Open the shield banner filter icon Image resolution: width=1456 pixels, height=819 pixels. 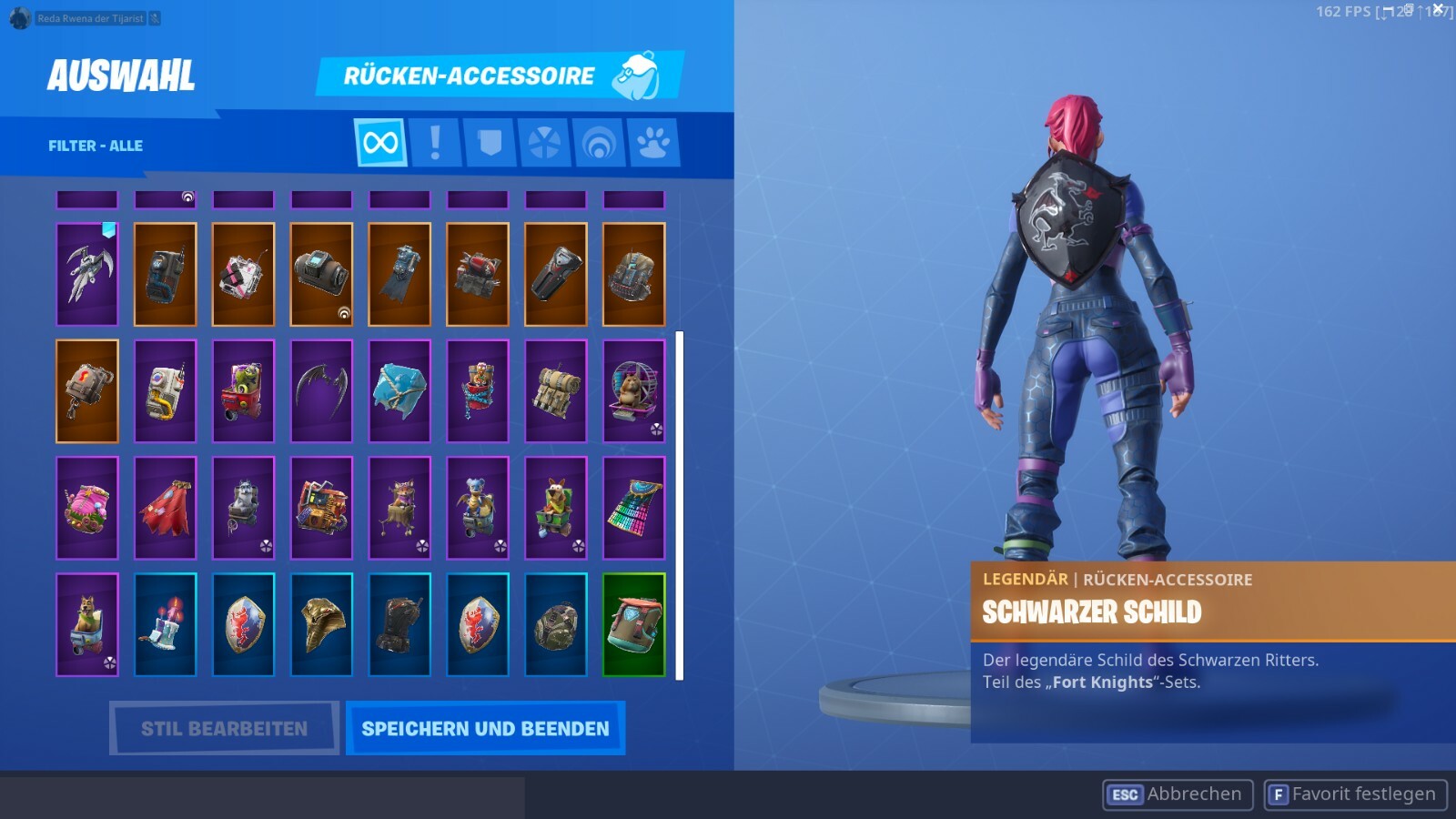tap(490, 142)
